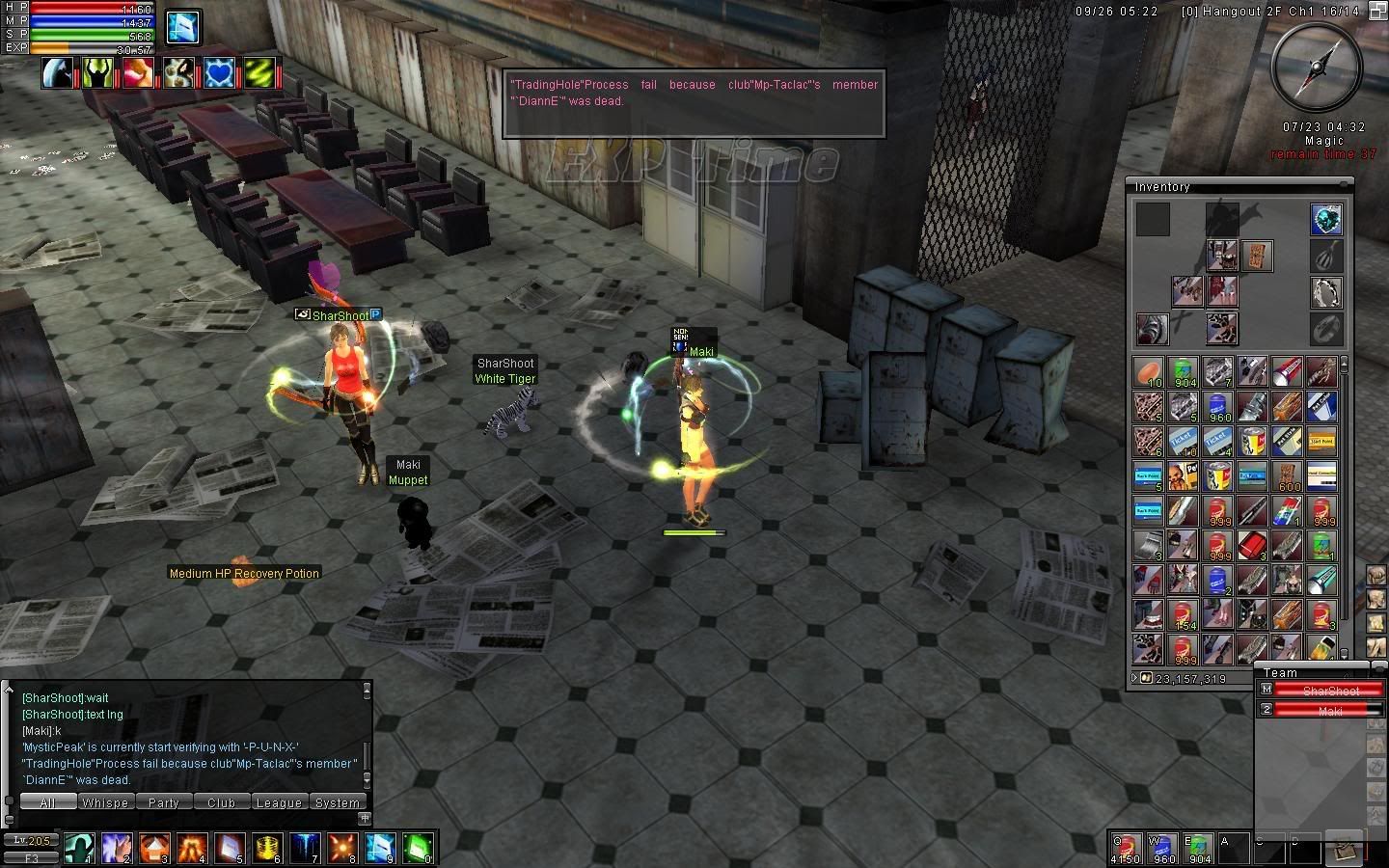Viewport: 1389px width, 868px height.
Task: Open the Party chat tab
Action: [x=163, y=802]
